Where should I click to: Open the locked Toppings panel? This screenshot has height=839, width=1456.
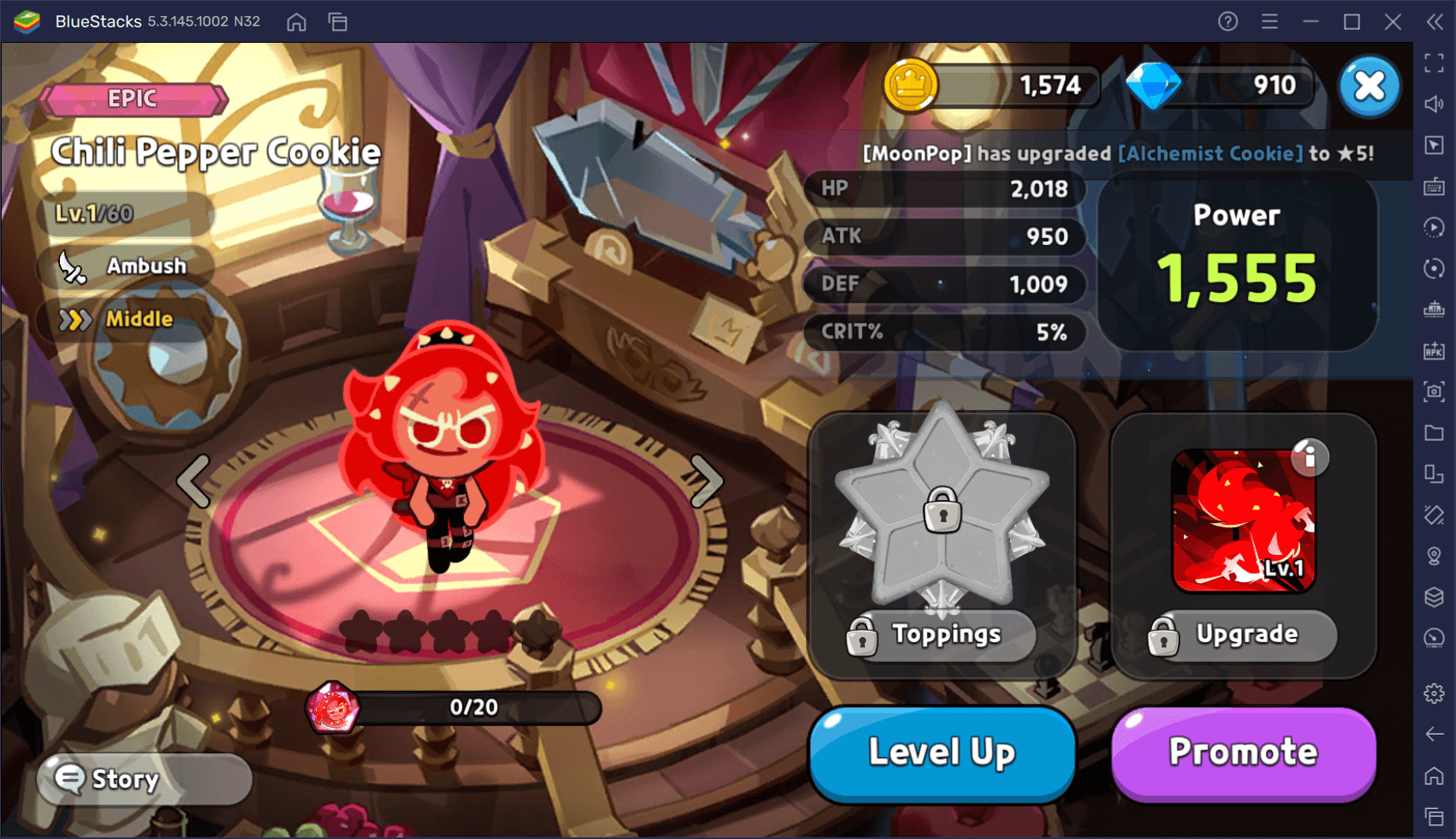(x=942, y=634)
